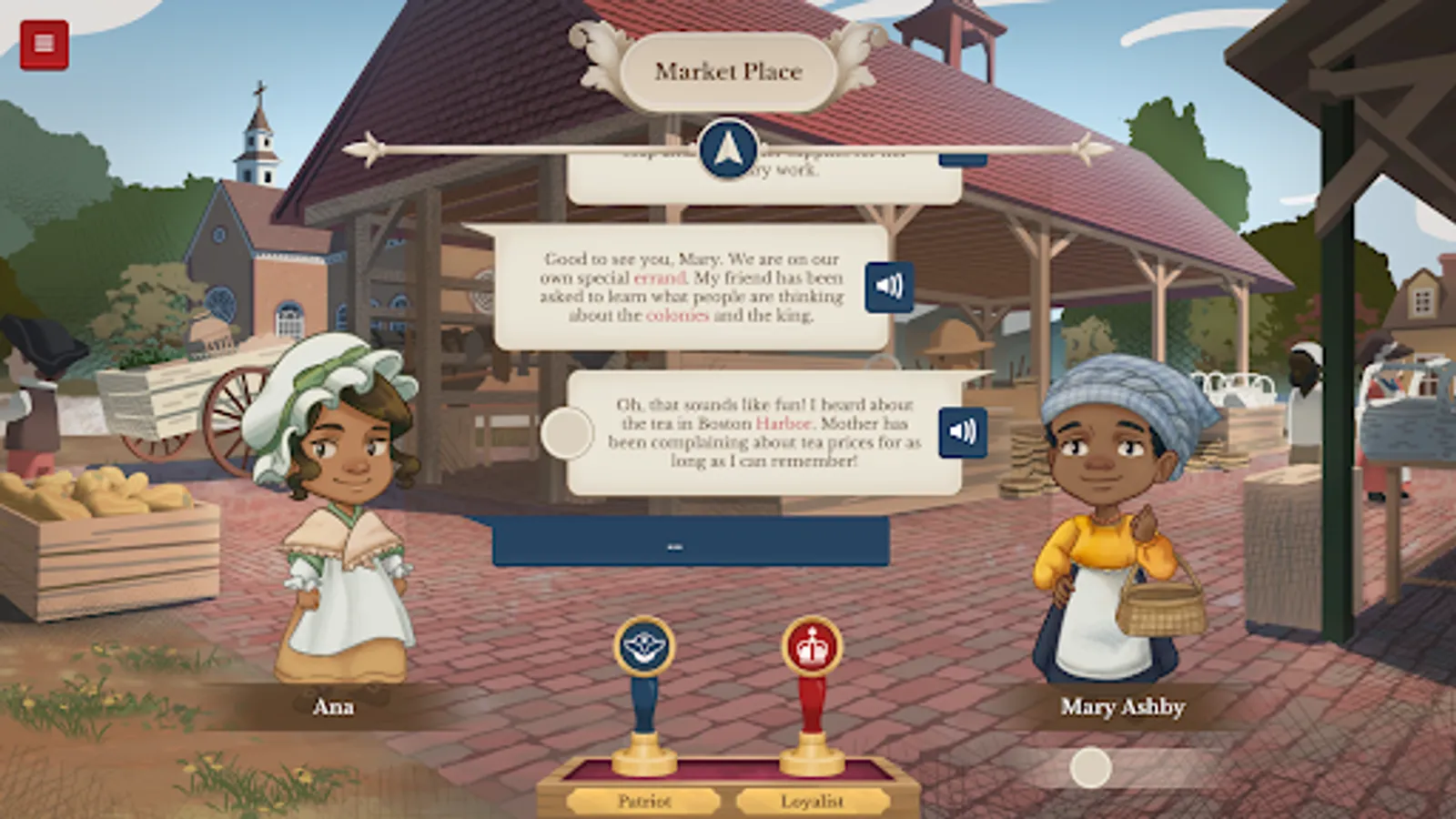Open the 'Harbor' vocabulary word
1456x819 pixels.
click(784, 422)
